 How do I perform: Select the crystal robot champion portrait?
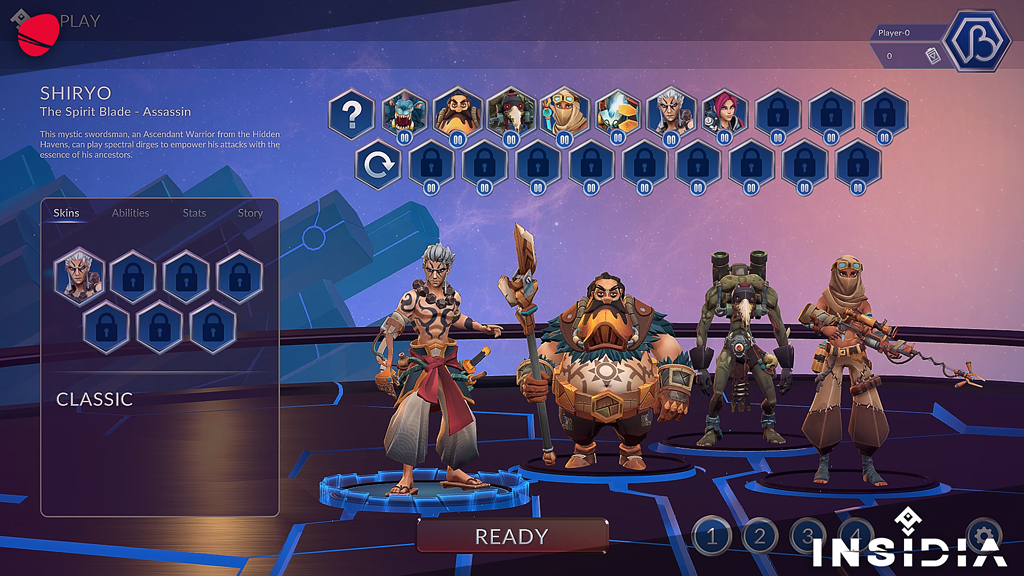coord(617,113)
